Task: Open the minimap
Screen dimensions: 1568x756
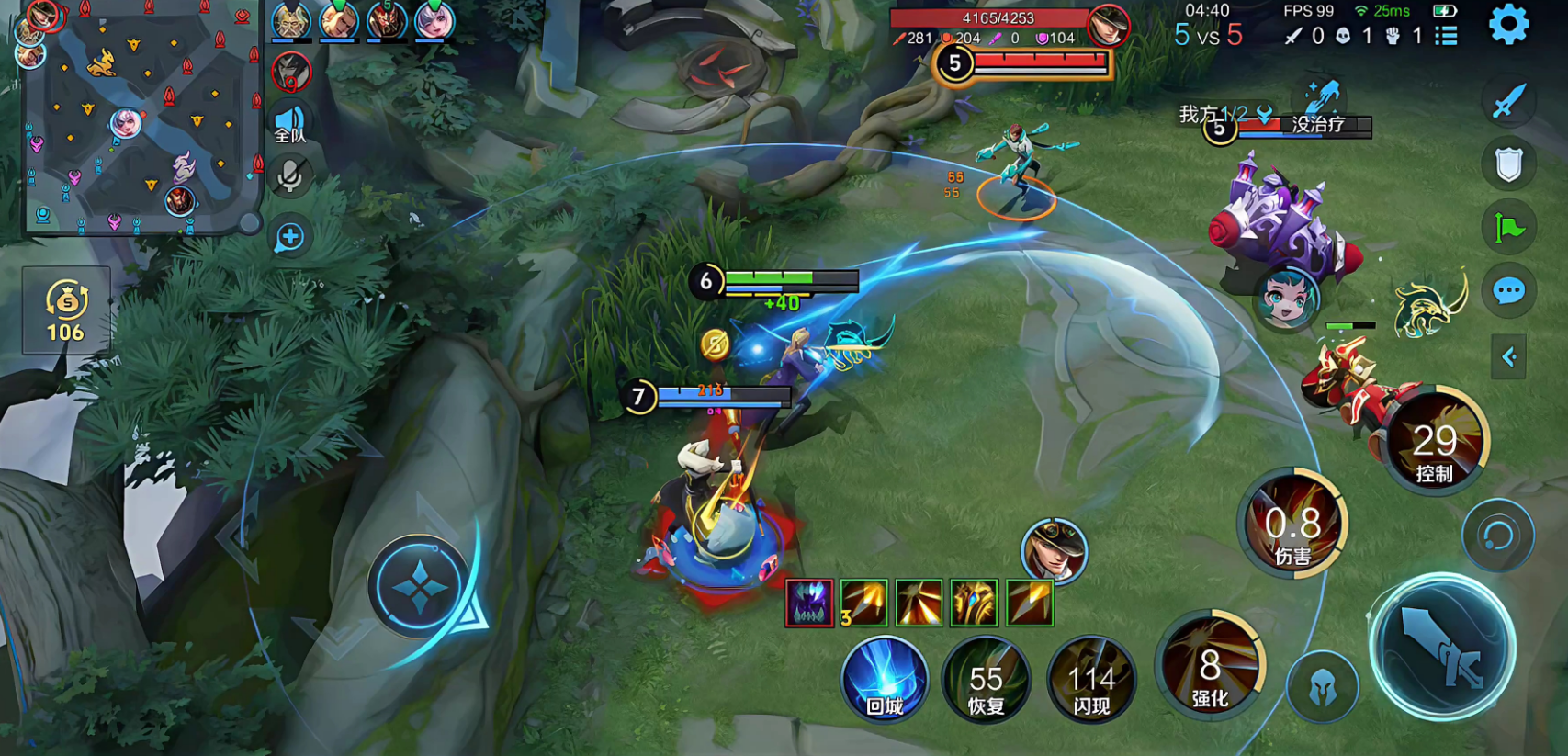Action: pyautogui.click(x=140, y=117)
